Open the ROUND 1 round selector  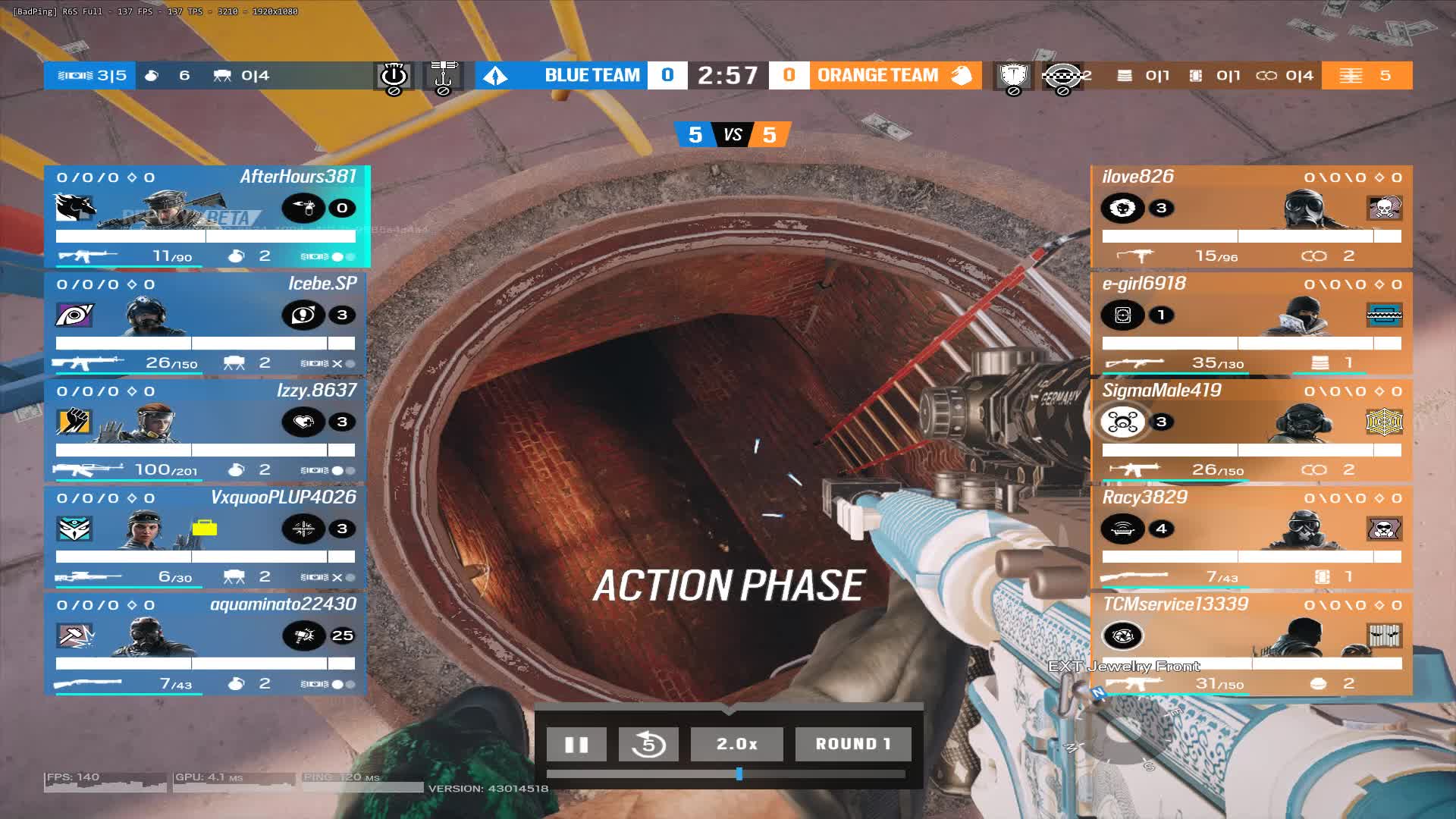pyautogui.click(x=852, y=744)
